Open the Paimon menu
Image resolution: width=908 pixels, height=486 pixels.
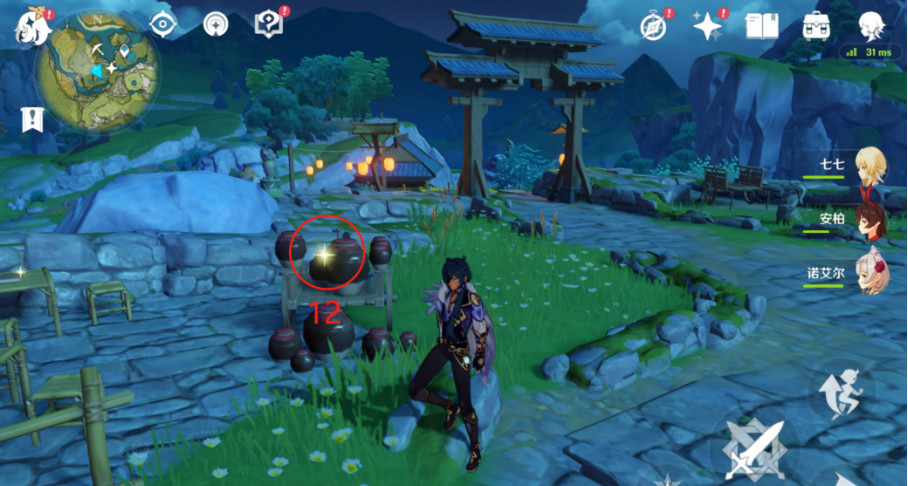[x=29, y=27]
